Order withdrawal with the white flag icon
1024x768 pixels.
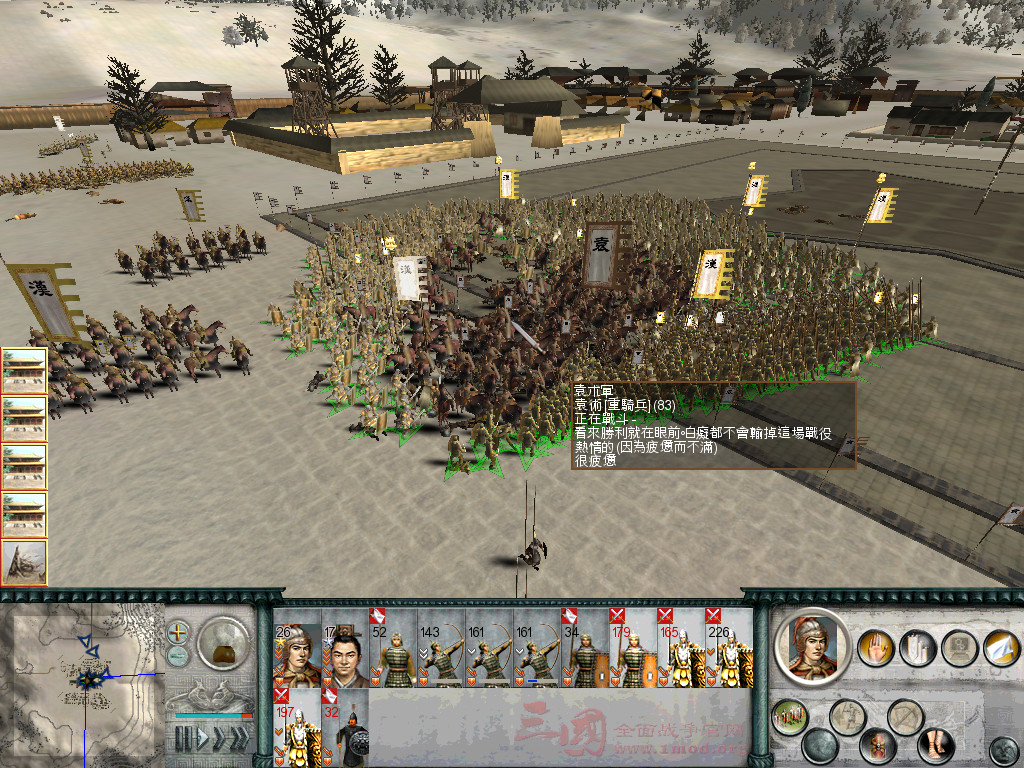coord(1001,647)
